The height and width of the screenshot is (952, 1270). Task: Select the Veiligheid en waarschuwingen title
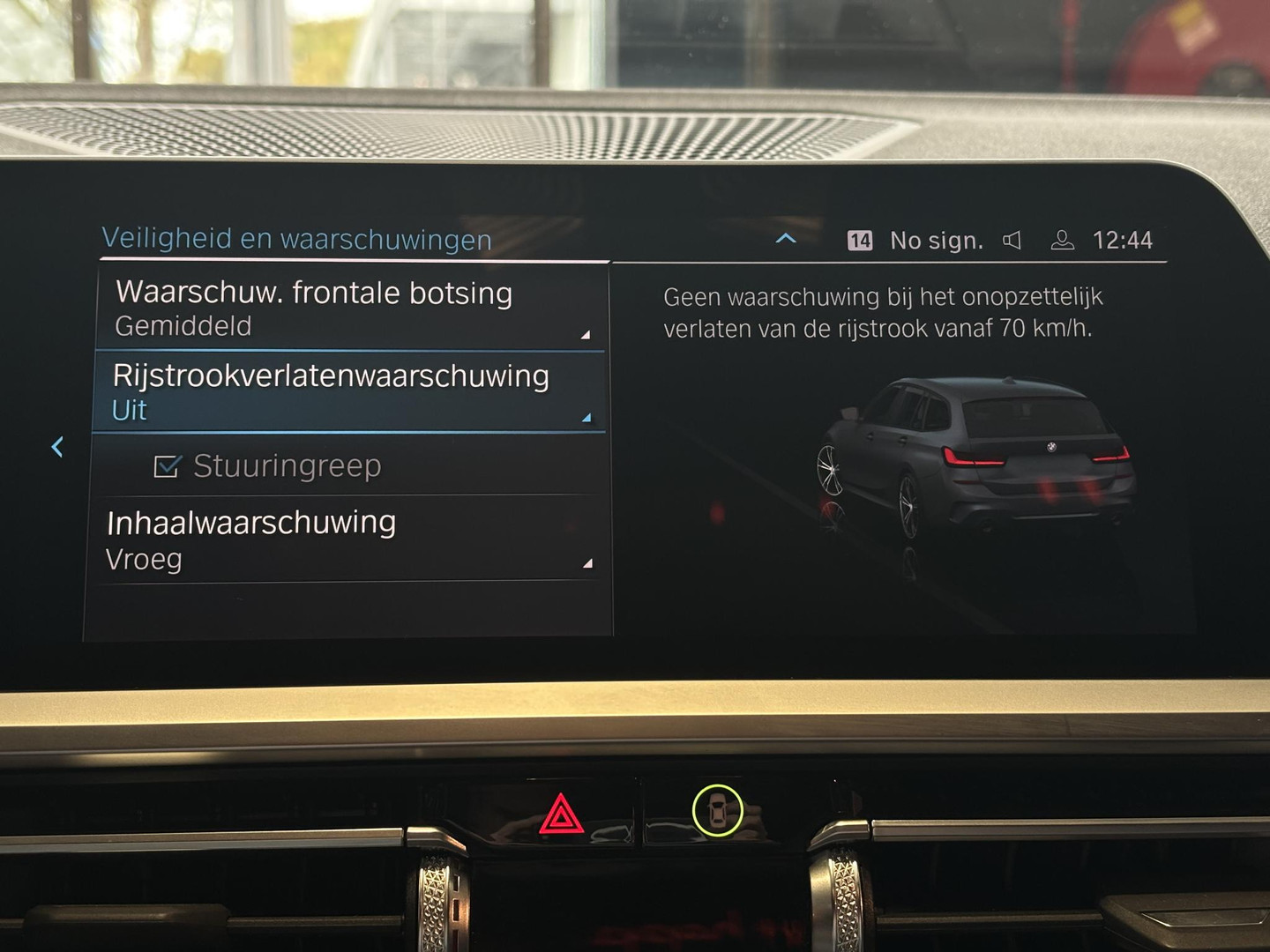coord(296,238)
